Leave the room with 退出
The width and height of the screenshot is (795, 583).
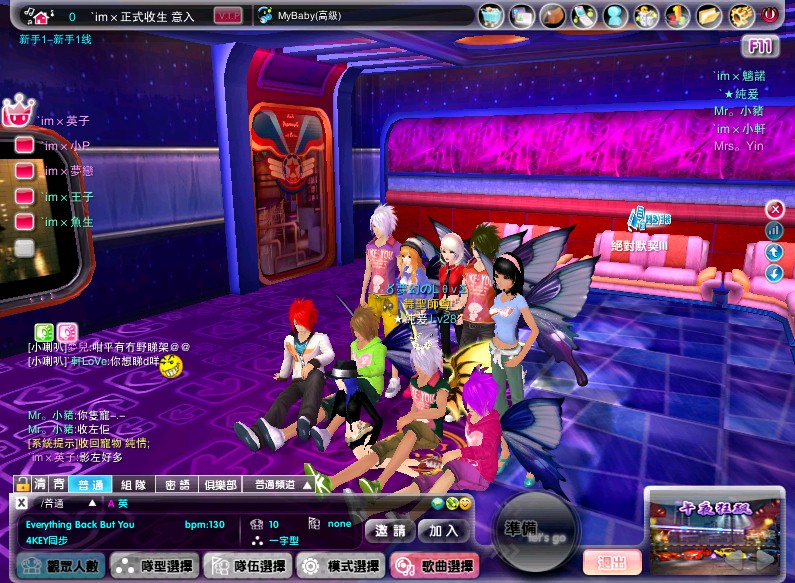point(611,563)
